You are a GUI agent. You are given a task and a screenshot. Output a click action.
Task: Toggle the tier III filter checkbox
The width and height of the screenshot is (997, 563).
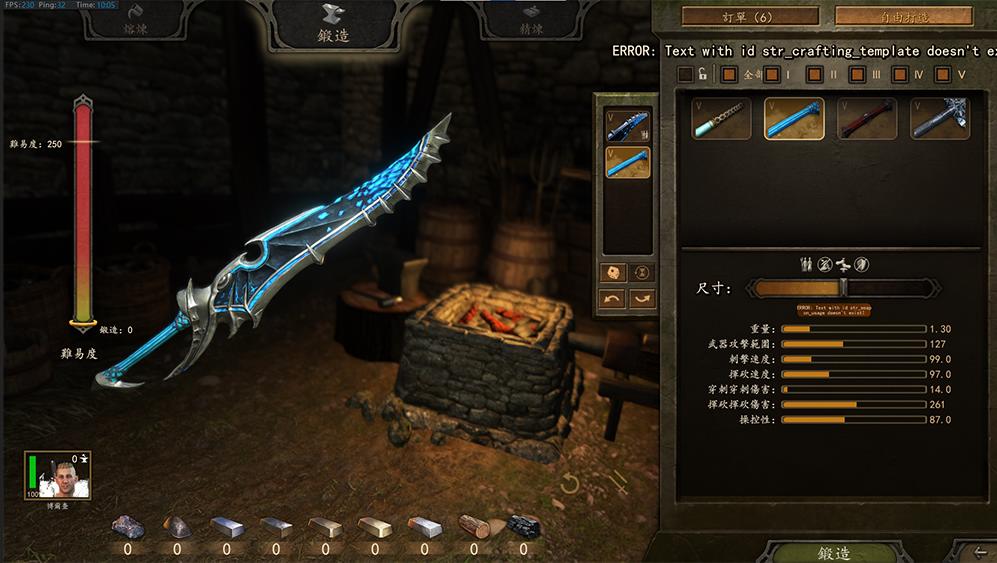[x=858, y=74]
